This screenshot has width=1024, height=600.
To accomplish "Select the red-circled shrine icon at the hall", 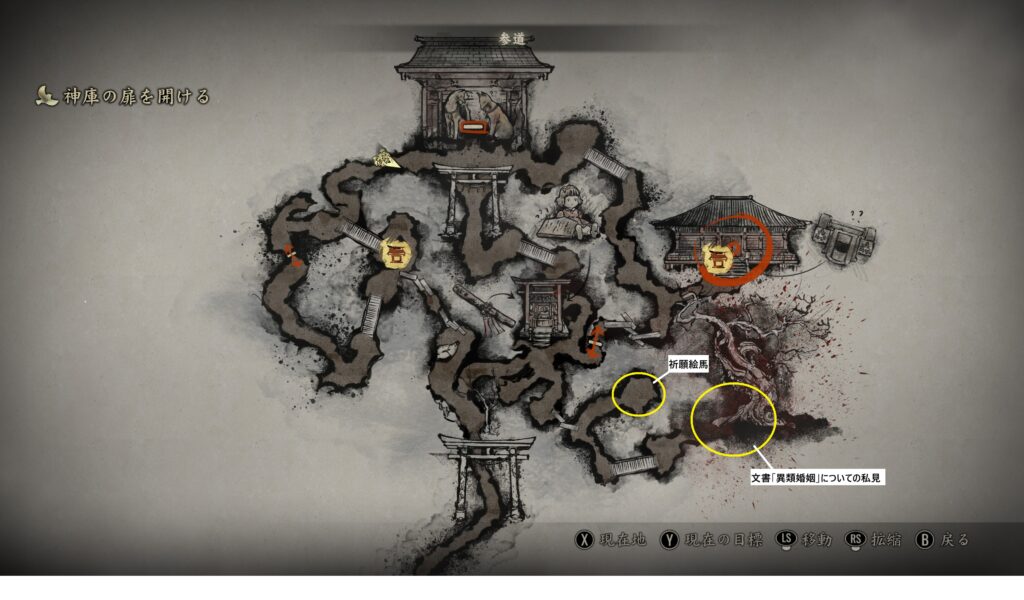I will [717, 258].
